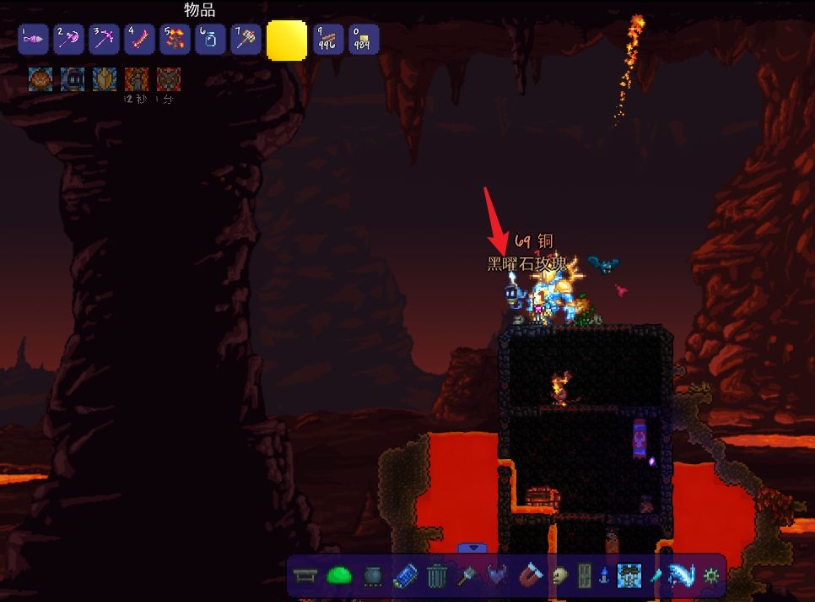The height and width of the screenshot is (602, 815).
Task: Pick the bottle in hotbar slot 6
Action: pyautogui.click(x=210, y=39)
